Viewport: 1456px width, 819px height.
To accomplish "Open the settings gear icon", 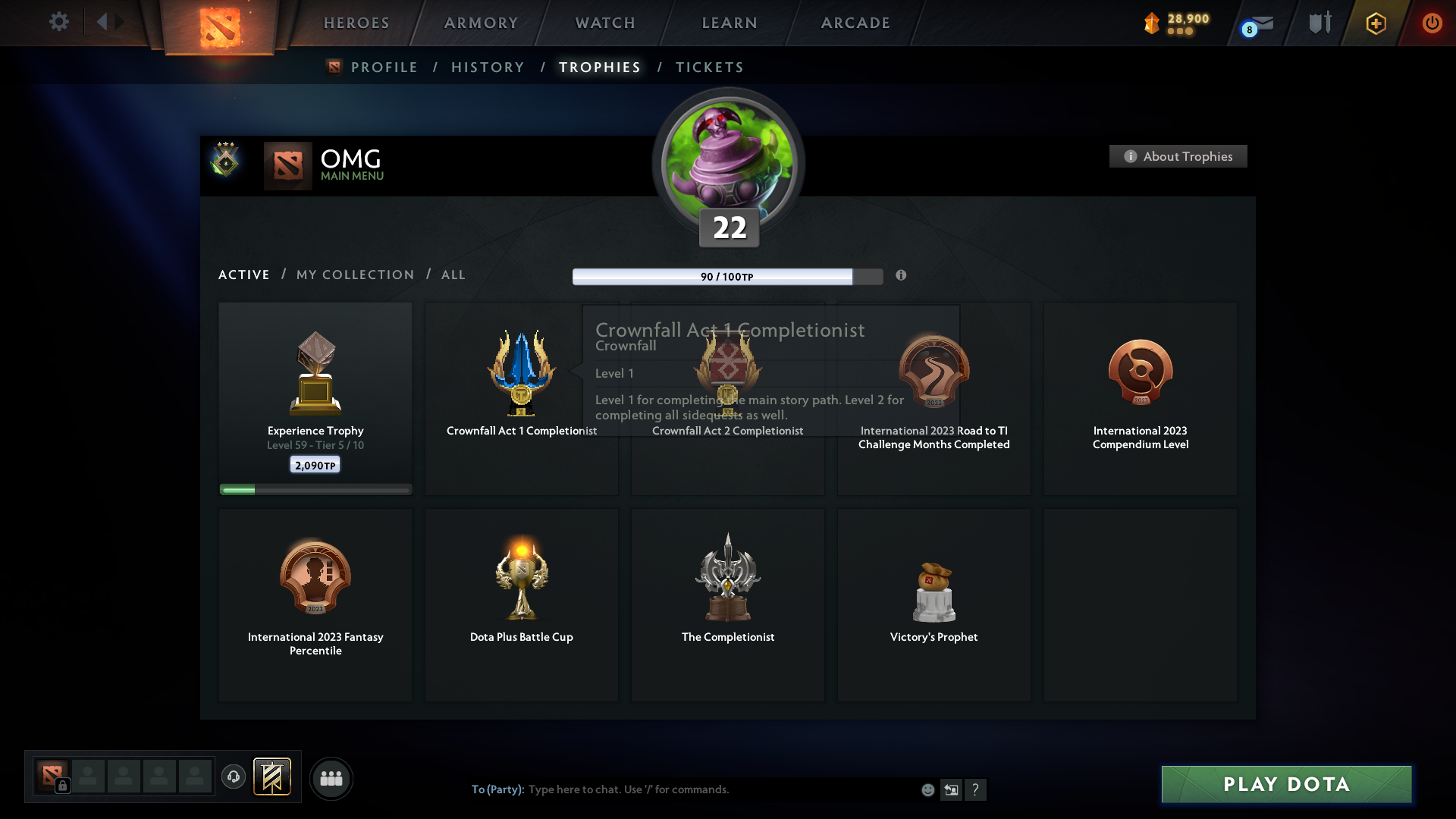I will tap(59, 22).
